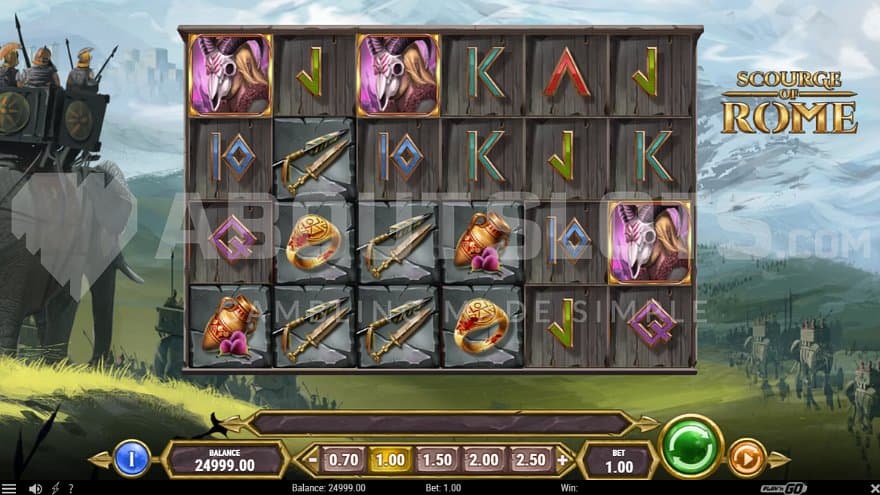Toggle the sound speaker icon

37,488
